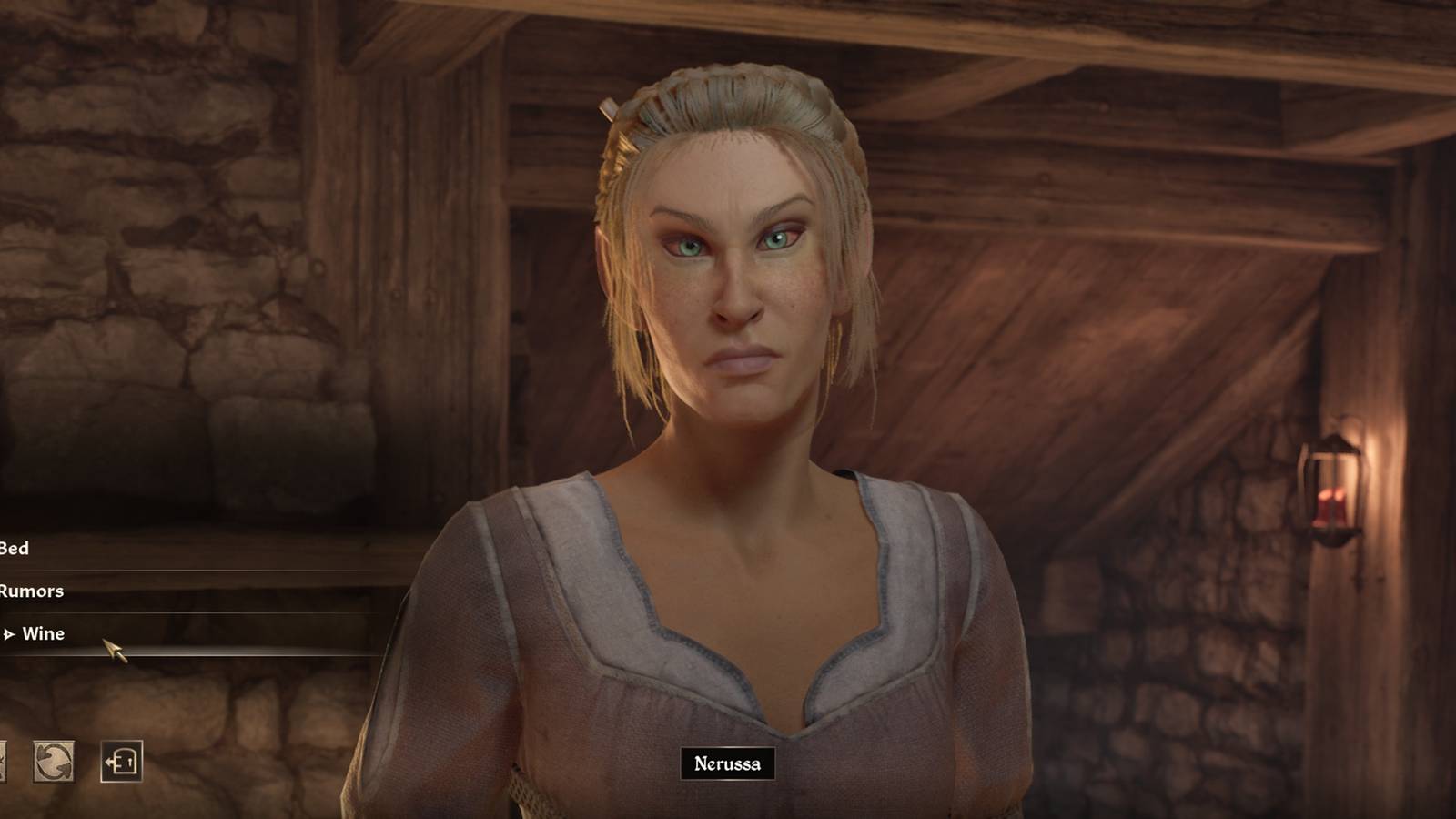Image resolution: width=1456 pixels, height=819 pixels.
Task: Click the keyhole door icon to say goodbye
Action: [121, 763]
